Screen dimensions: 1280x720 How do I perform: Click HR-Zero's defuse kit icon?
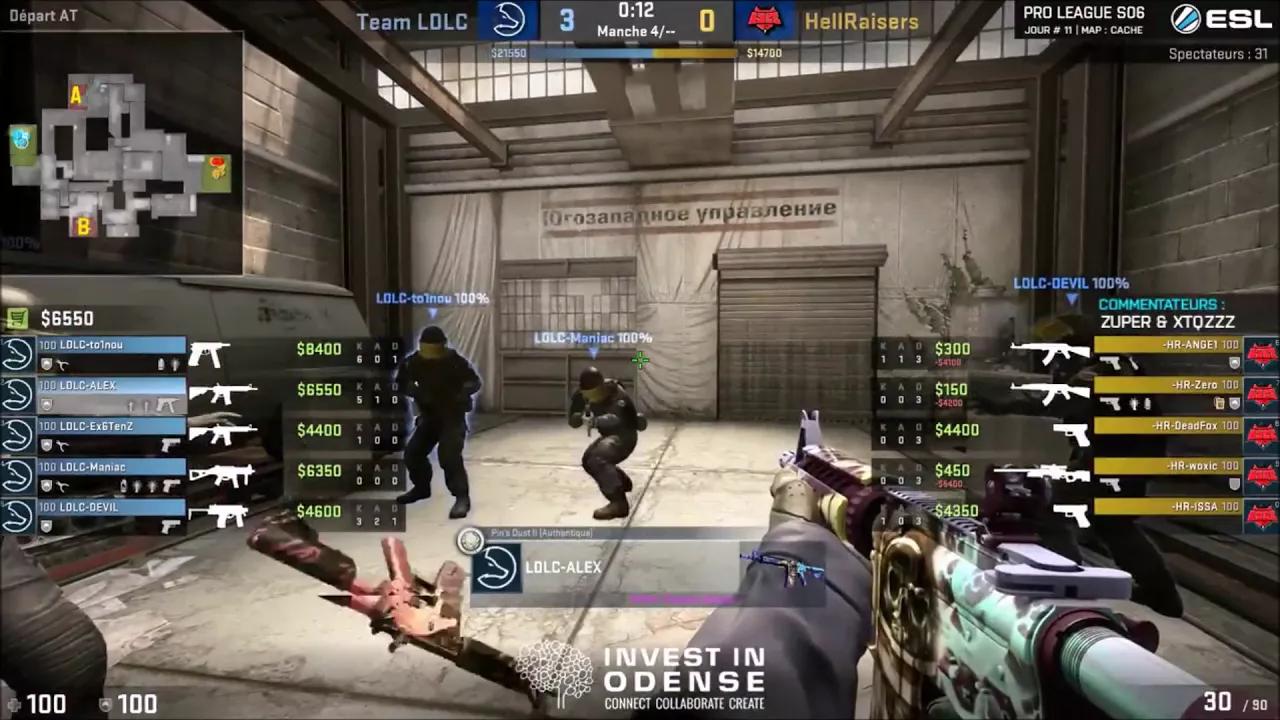coord(1220,403)
